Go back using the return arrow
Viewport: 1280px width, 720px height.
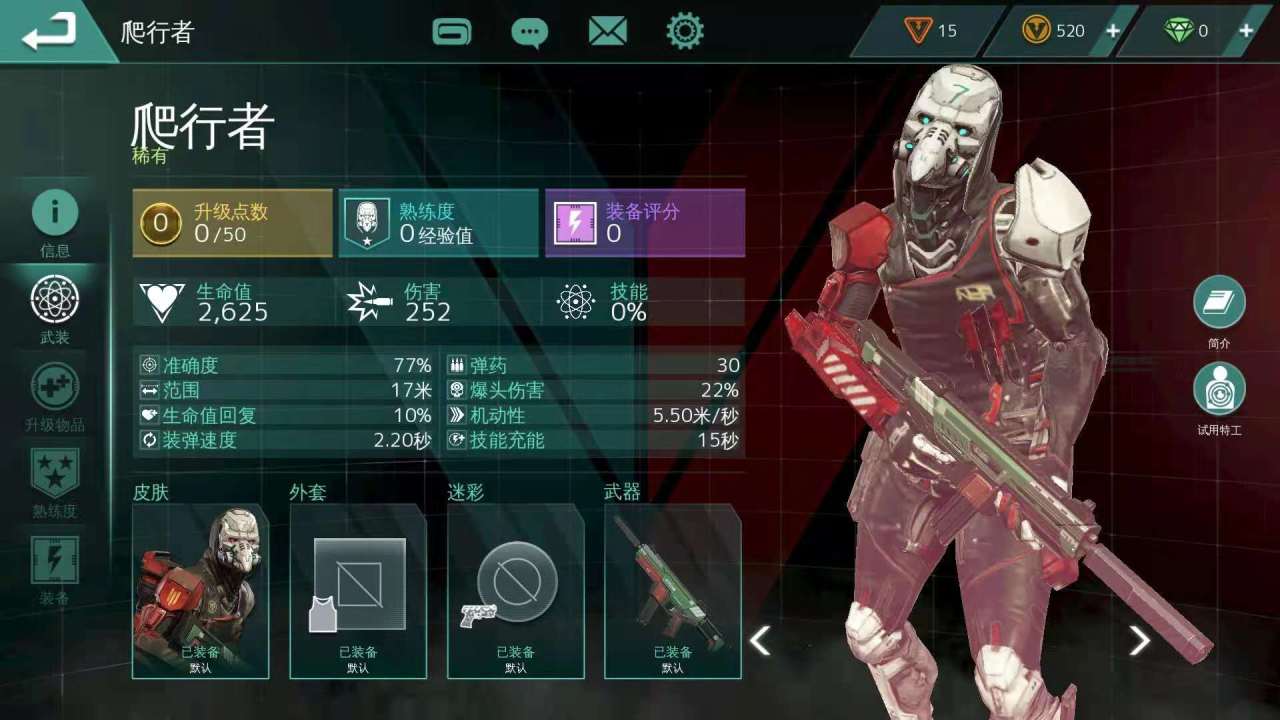[50, 32]
